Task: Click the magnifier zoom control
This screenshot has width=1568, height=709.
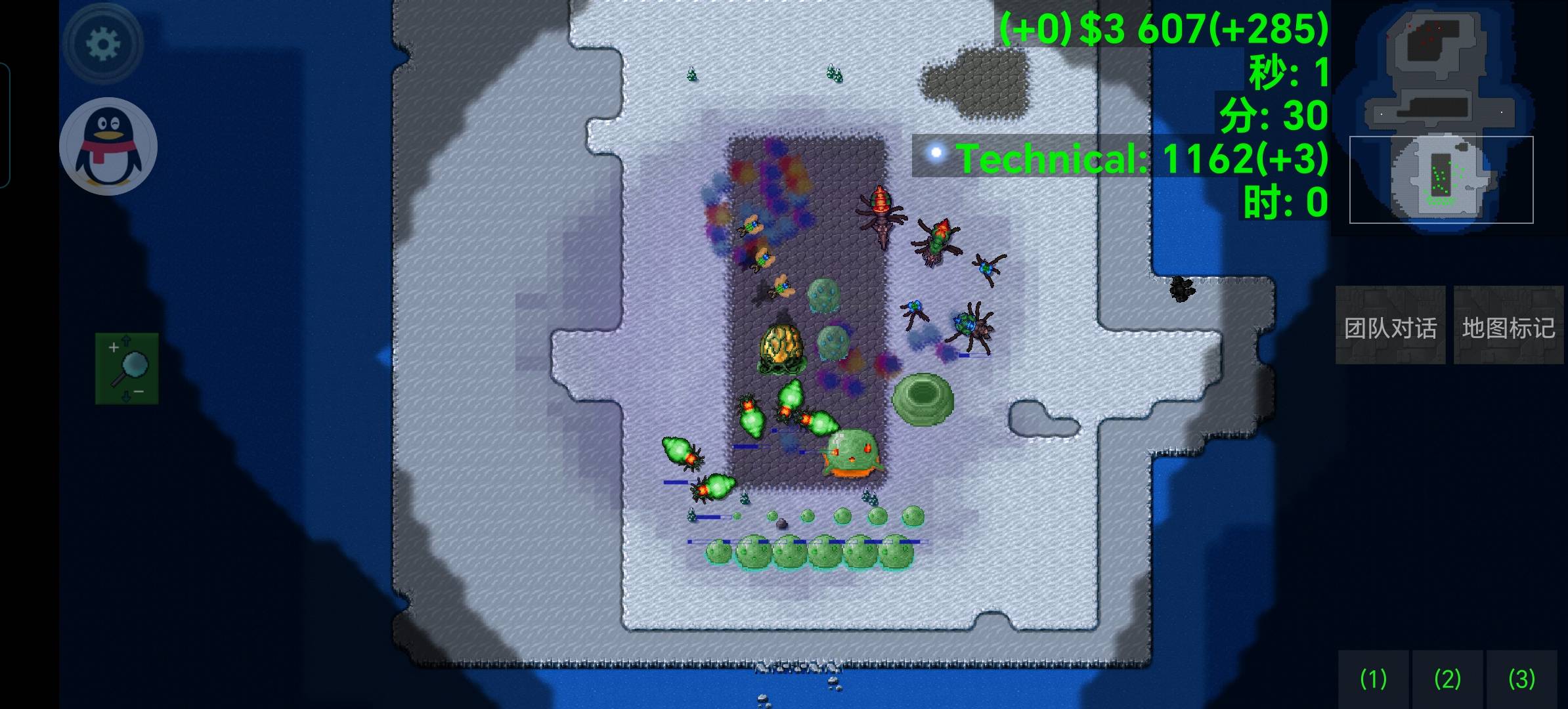Action: [127, 368]
